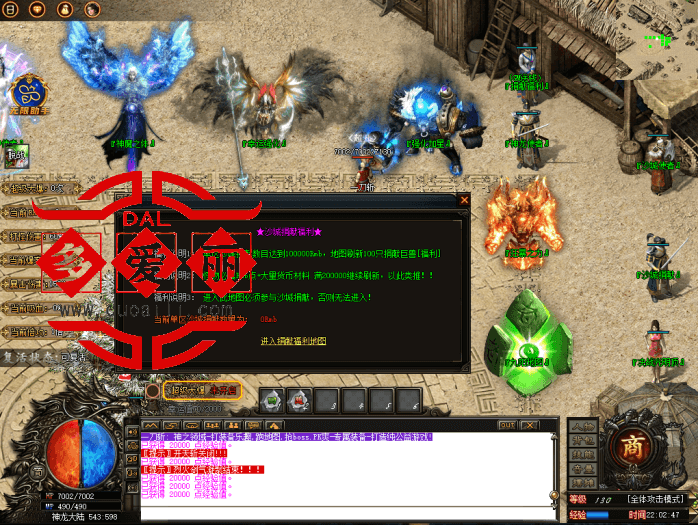This screenshot has width=698, height=525.
Task: Click the OUT button above the chat
Action: pyautogui.click(x=506, y=426)
